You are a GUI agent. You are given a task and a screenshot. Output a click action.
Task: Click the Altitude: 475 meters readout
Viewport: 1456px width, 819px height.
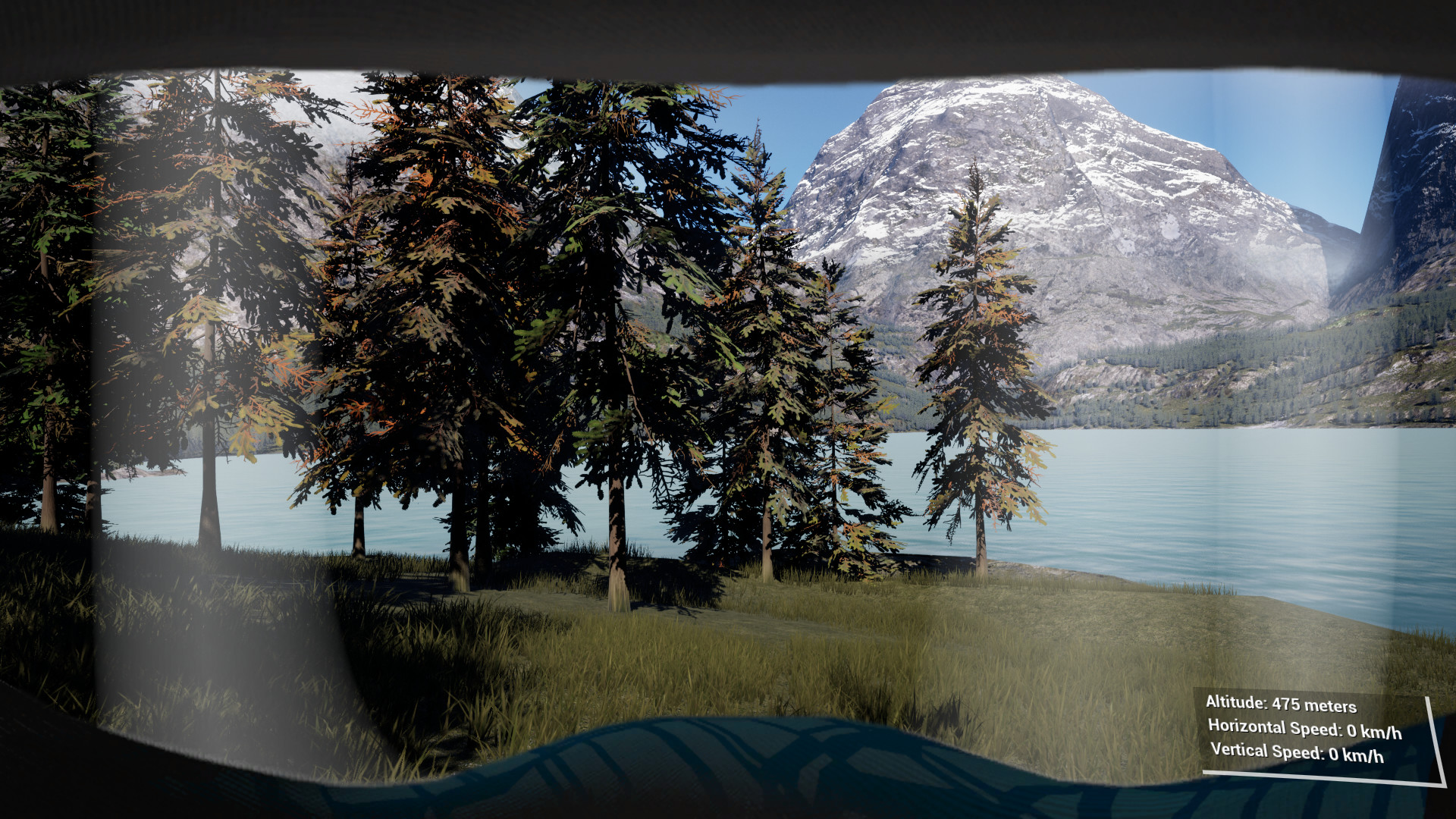1283,704
